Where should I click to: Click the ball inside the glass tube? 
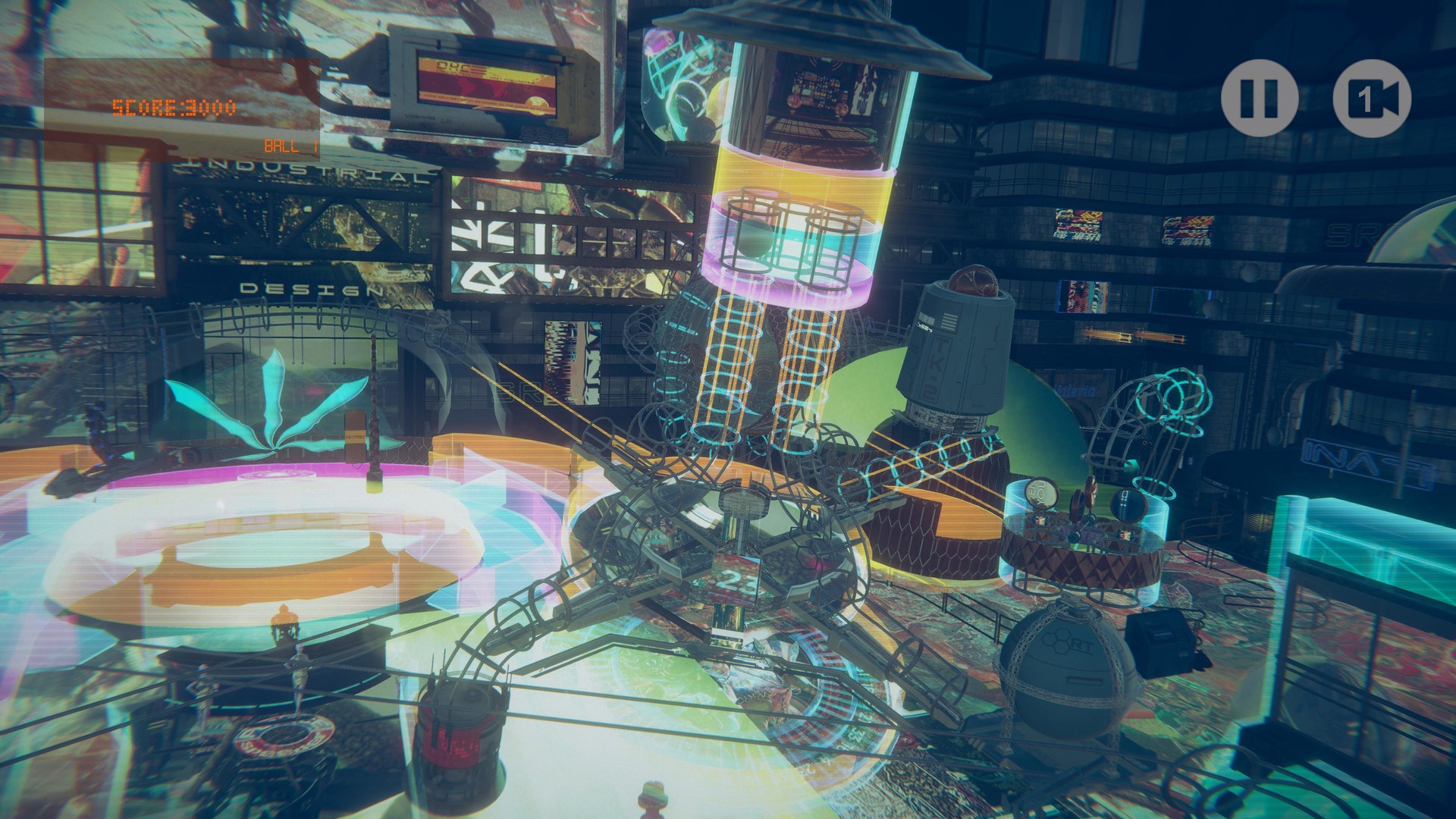tap(752, 239)
